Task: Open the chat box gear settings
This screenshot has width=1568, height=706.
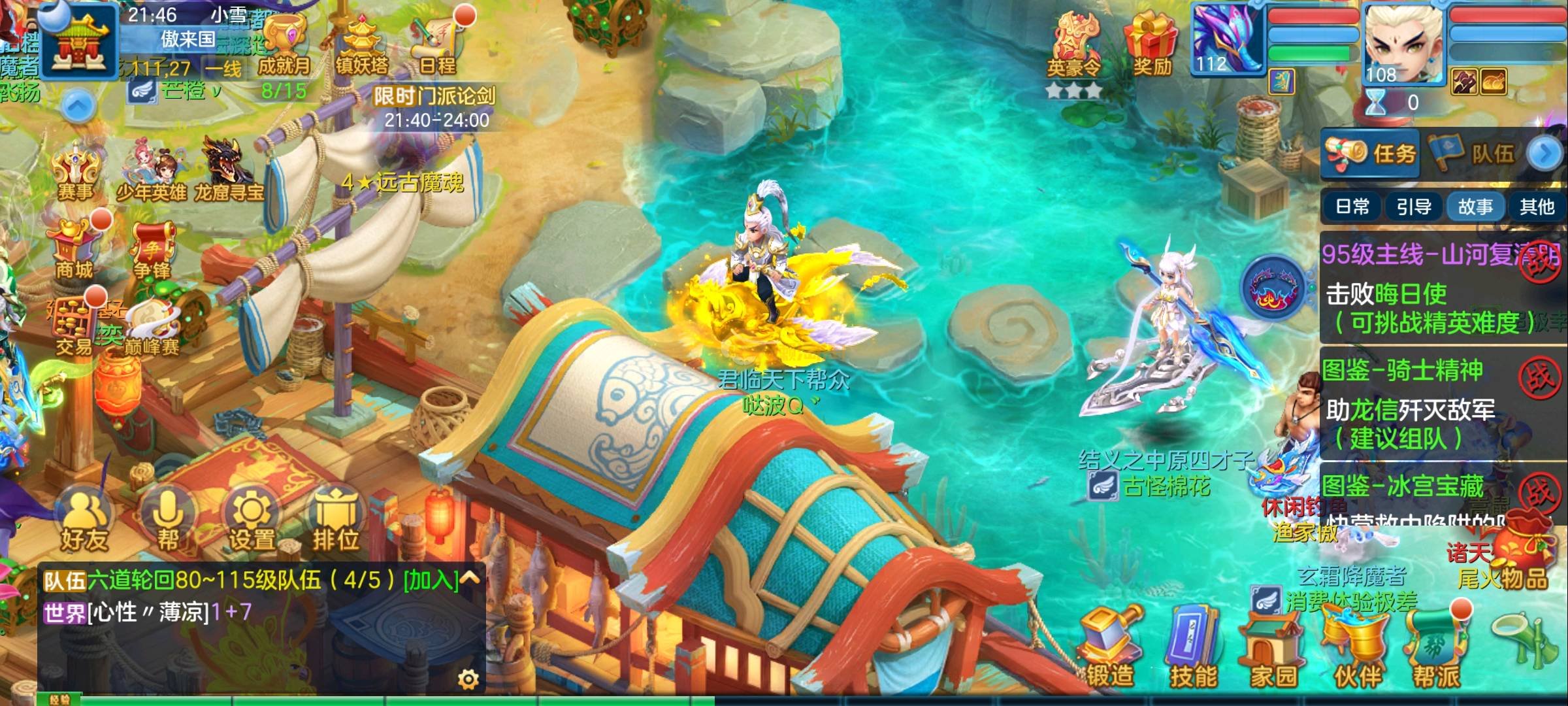Action: 468,680
